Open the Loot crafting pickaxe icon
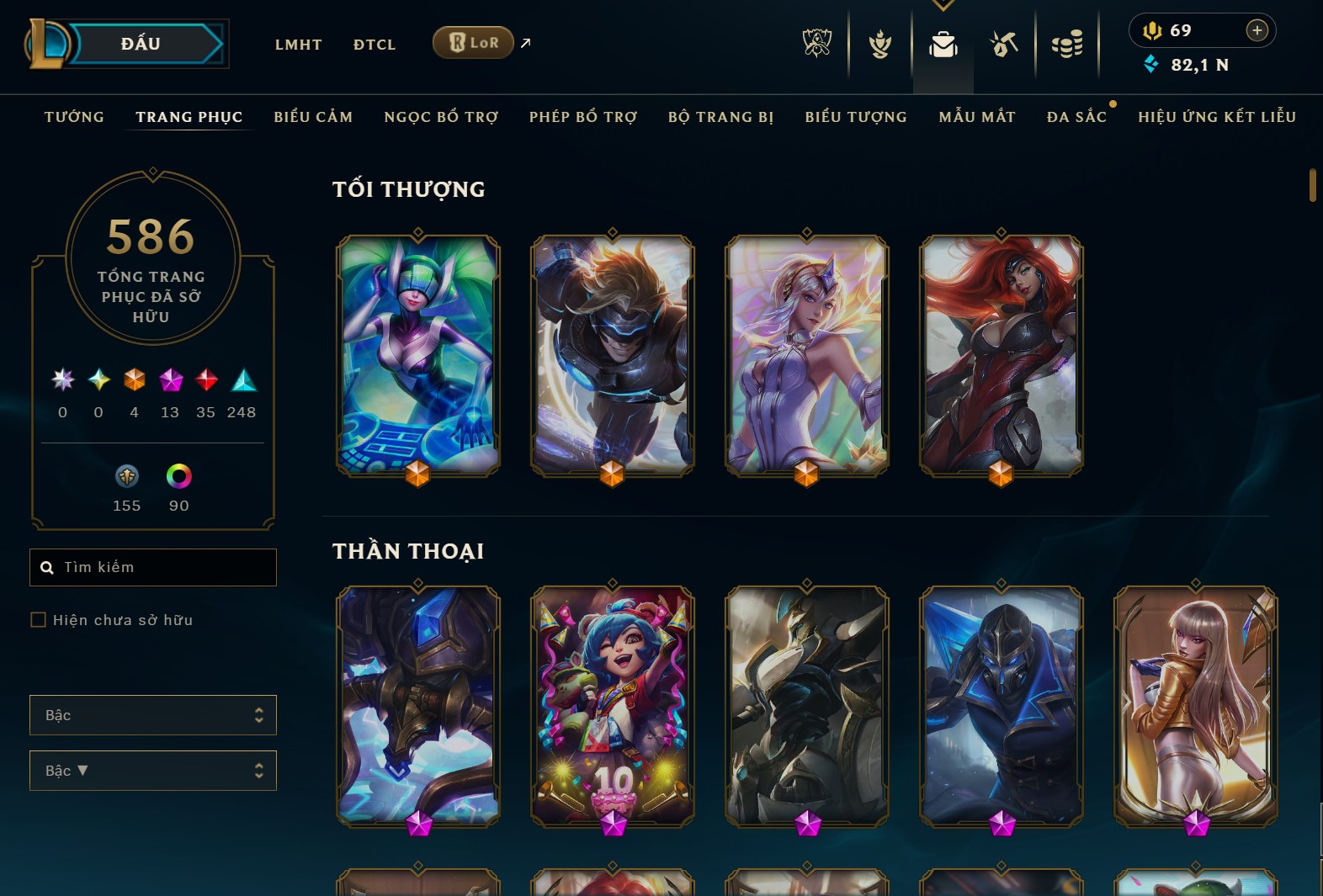The width and height of the screenshot is (1323, 896). [x=1004, y=44]
